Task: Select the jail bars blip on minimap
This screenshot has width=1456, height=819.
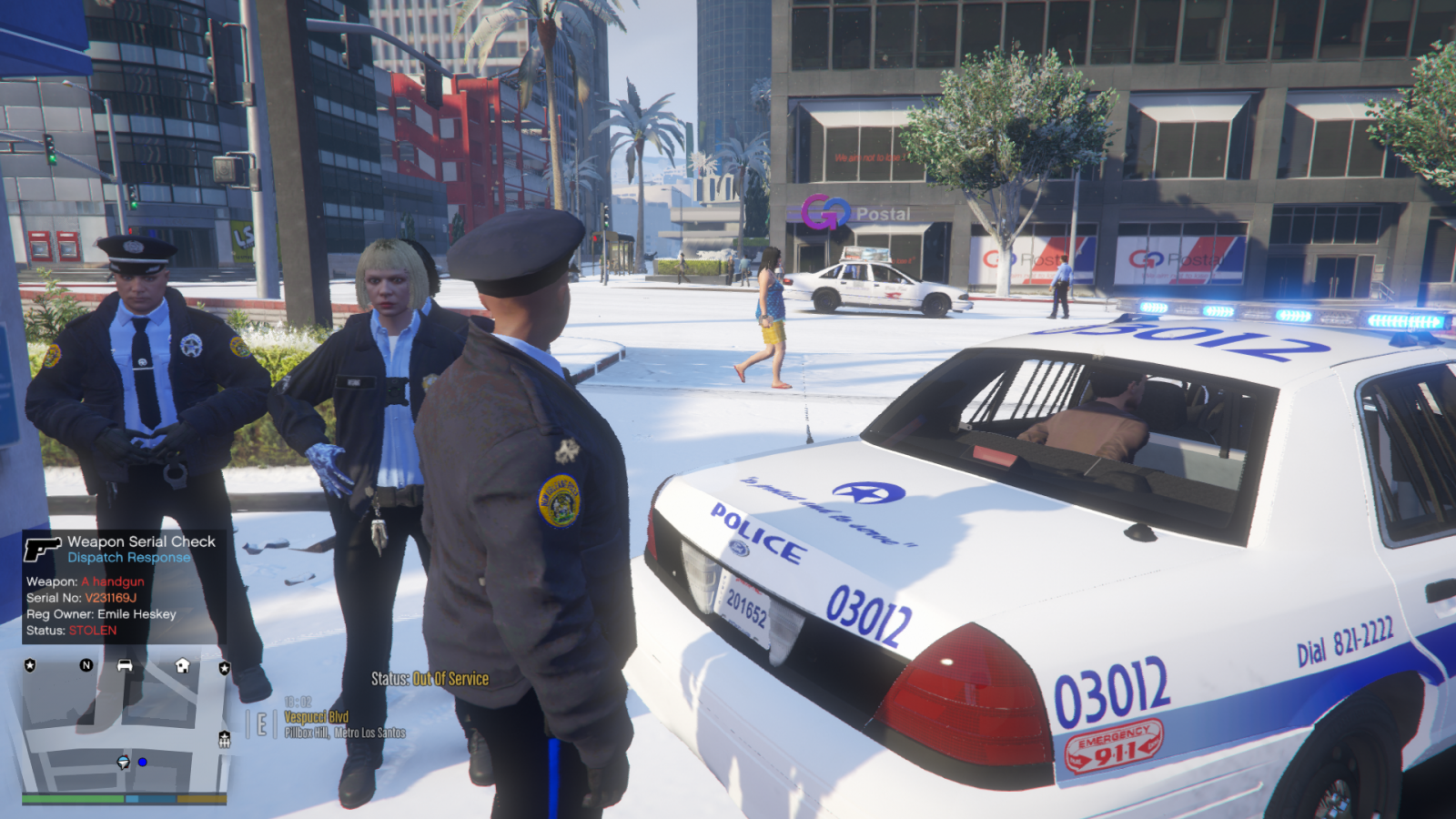Action: [x=225, y=740]
